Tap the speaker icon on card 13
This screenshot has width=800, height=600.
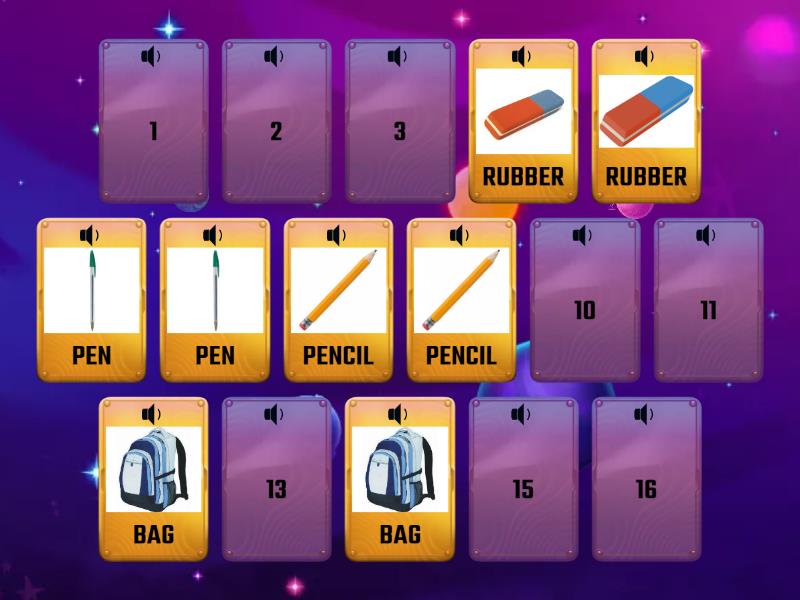pyautogui.click(x=274, y=415)
